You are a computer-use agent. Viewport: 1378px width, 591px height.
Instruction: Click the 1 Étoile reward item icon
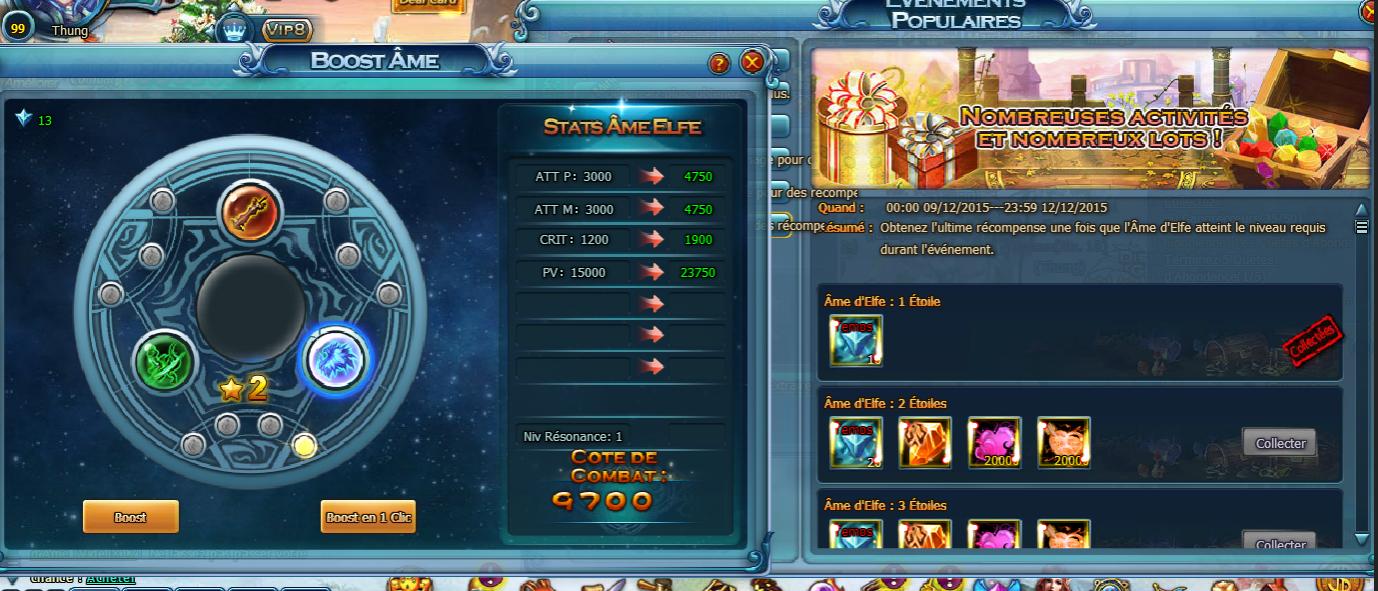click(855, 340)
